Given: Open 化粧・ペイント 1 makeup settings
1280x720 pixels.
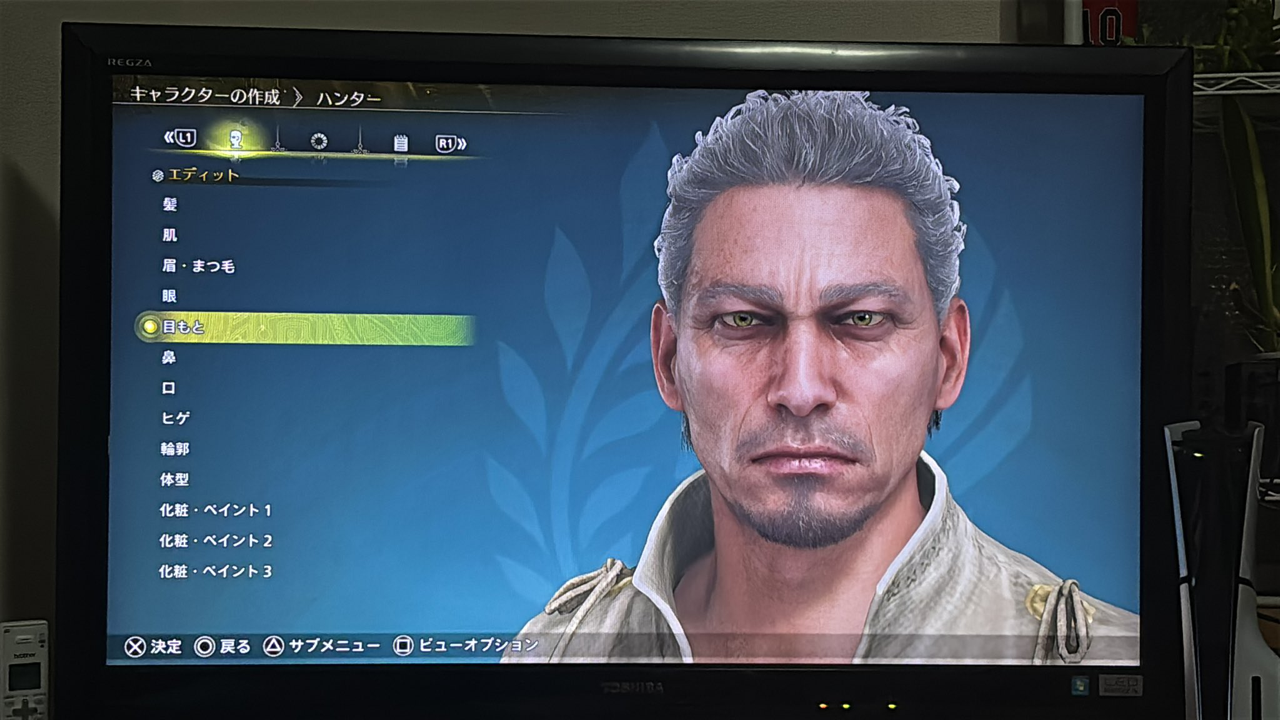Looking at the screenshot, I should point(215,510).
